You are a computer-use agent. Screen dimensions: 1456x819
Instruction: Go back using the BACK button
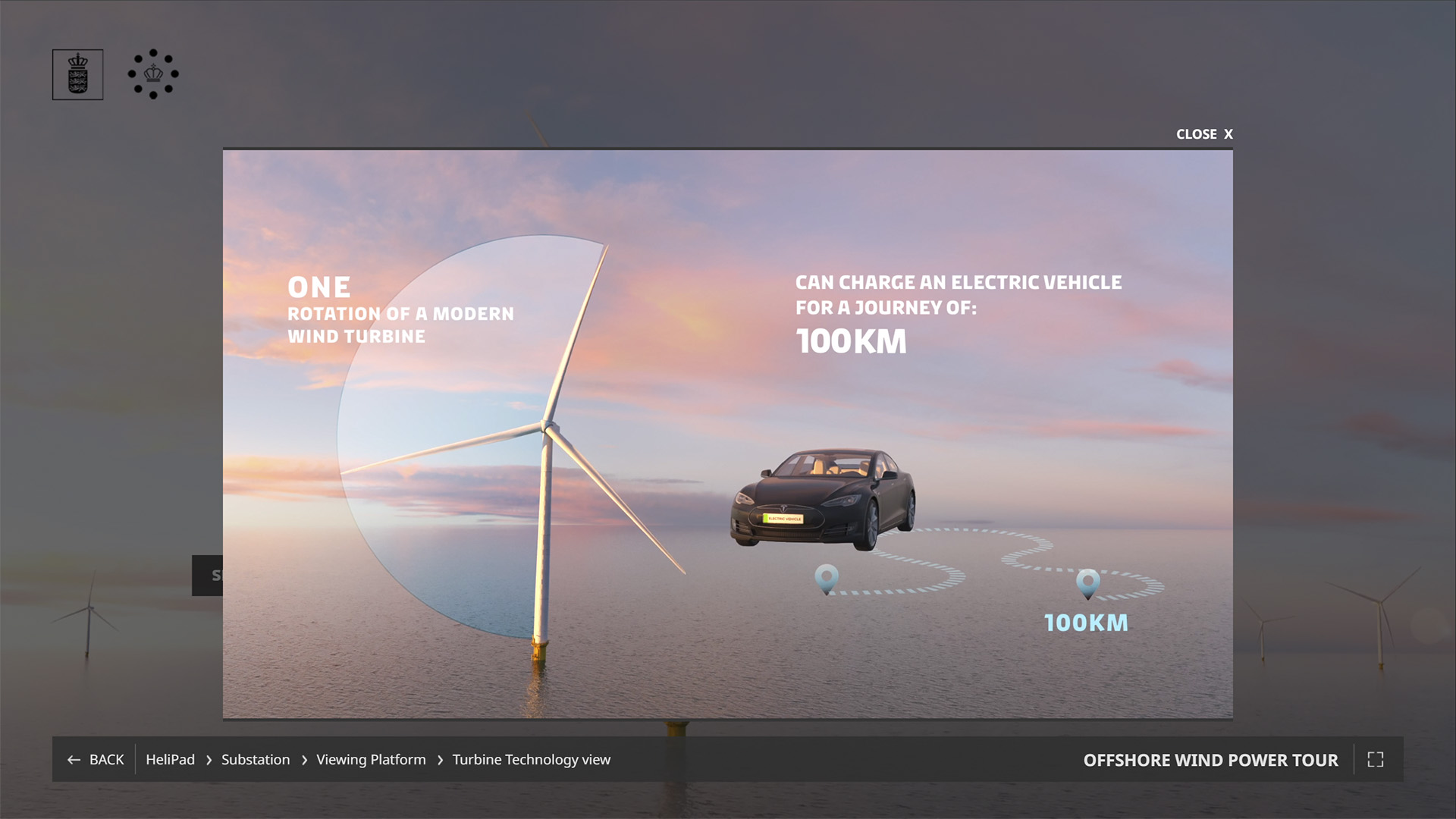pos(96,759)
